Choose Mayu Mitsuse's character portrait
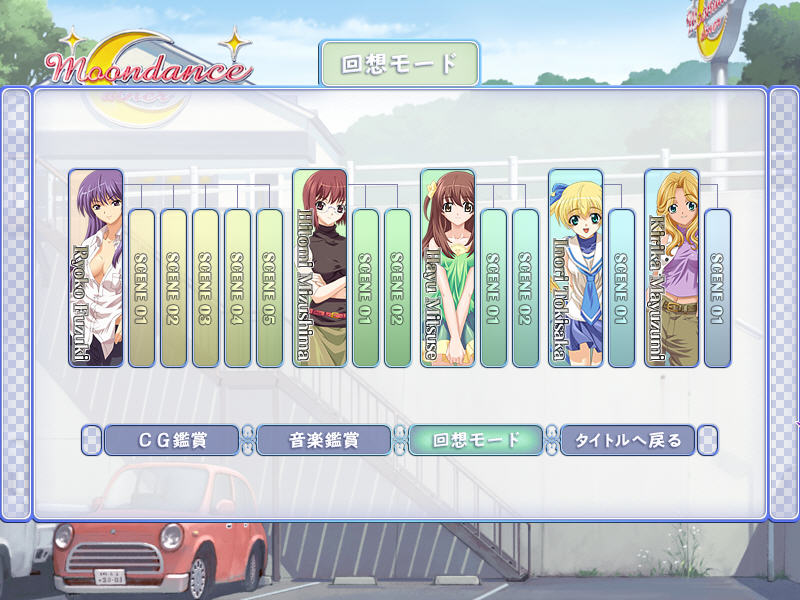Screen dimensions: 800x600 (x=447, y=268)
